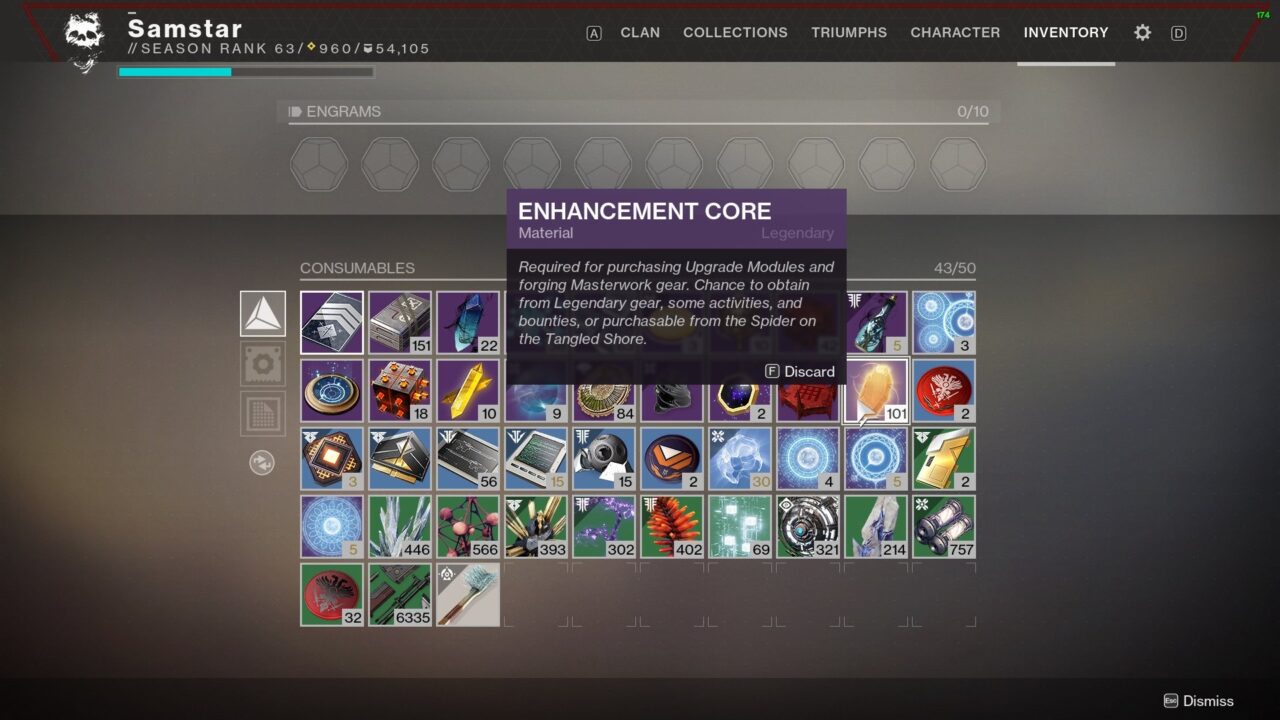The height and width of the screenshot is (720, 1280).
Task: Select the Enhancement Core slot with 101
Action: 876,391
